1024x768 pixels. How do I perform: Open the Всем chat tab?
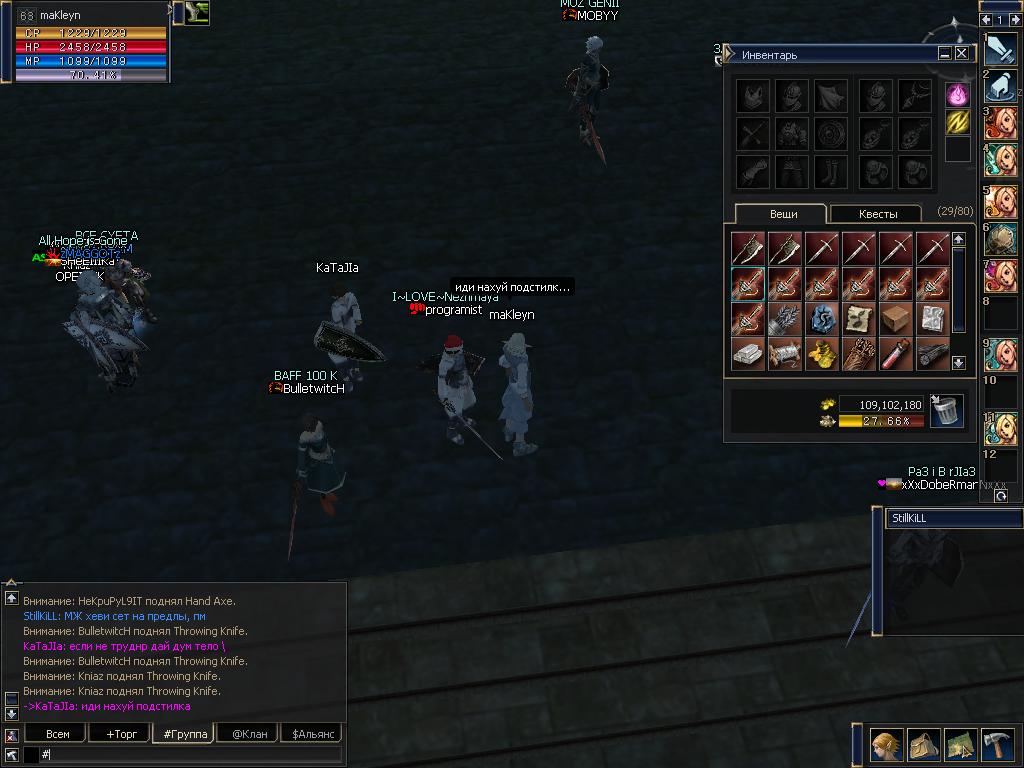[x=57, y=733]
